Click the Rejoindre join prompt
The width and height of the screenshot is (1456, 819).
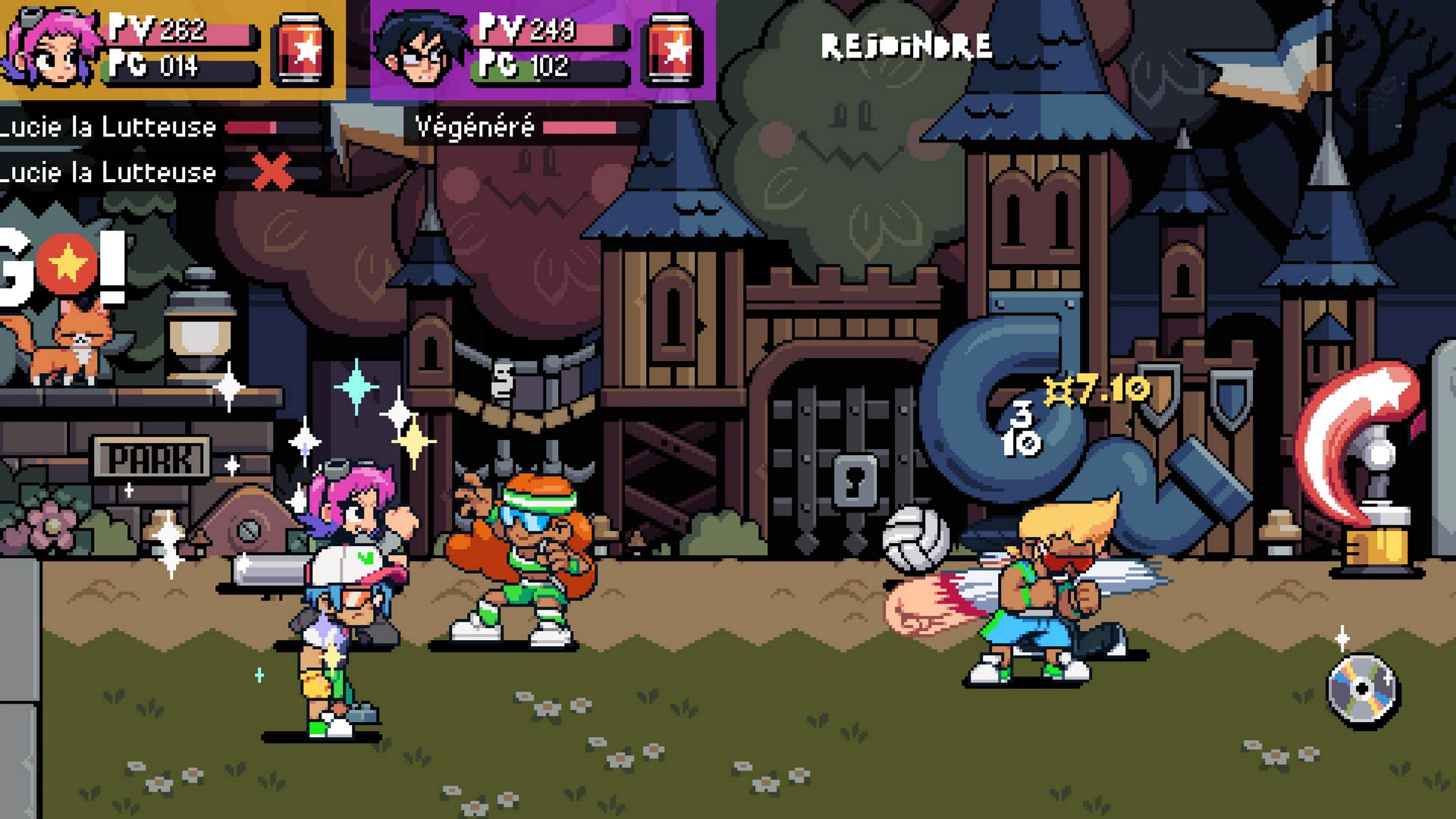(x=906, y=47)
